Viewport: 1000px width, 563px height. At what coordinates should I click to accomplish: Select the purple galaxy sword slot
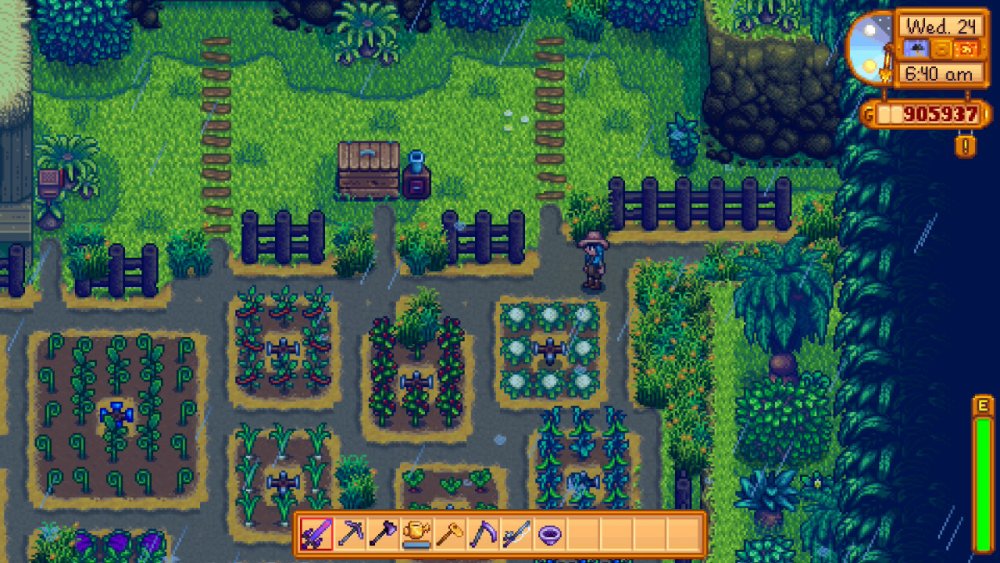pos(317,534)
